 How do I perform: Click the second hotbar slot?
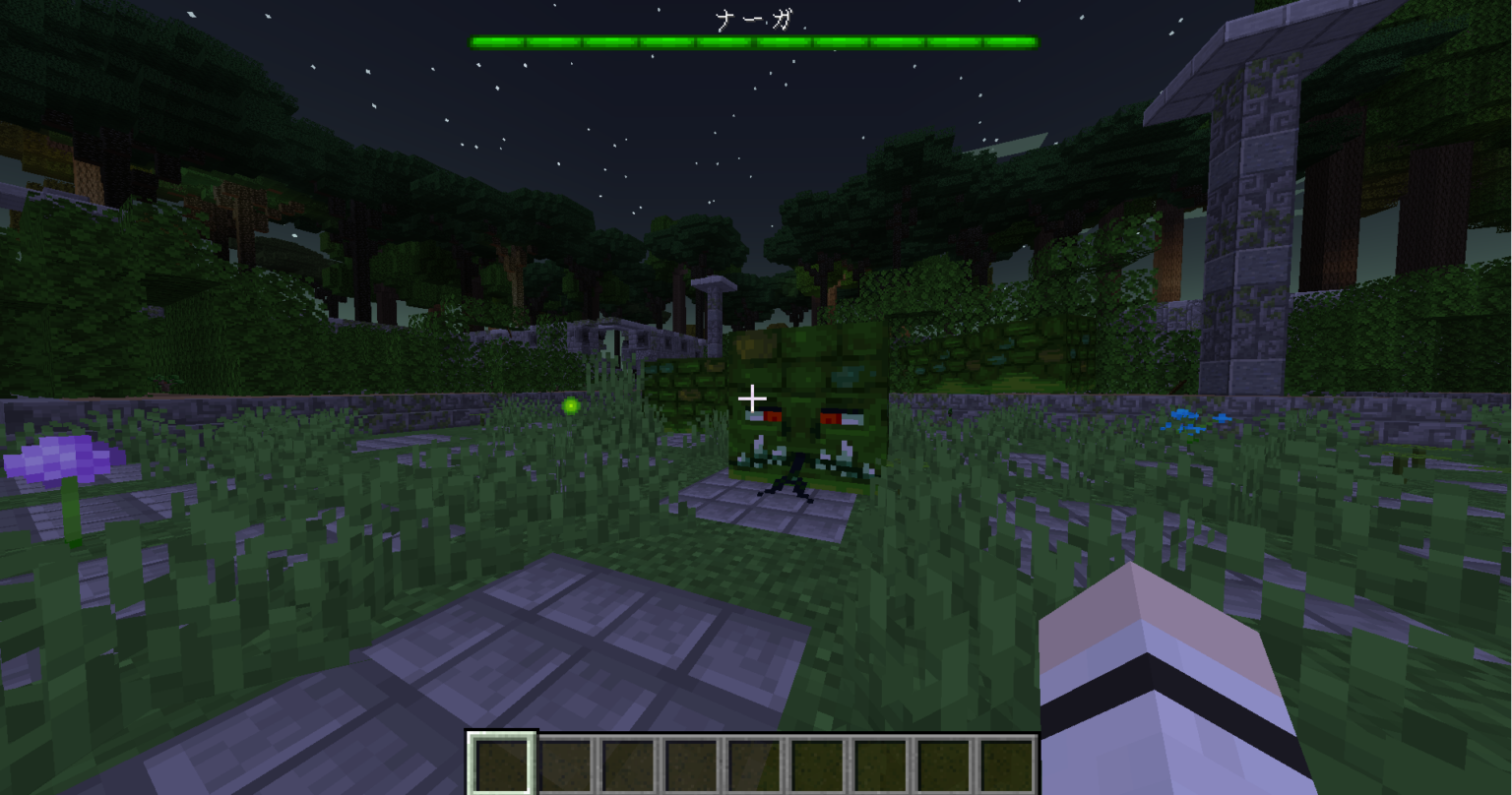pos(566,763)
